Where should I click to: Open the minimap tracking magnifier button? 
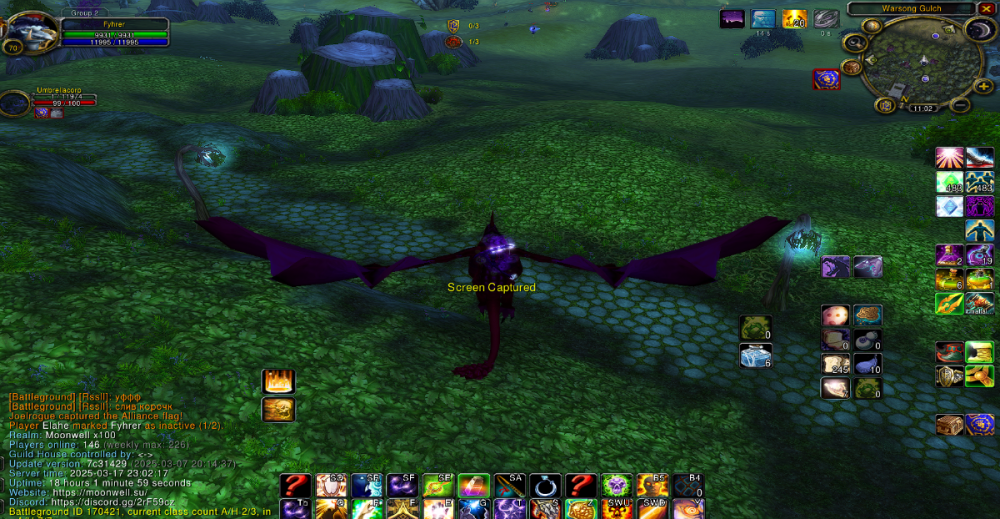point(855,43)
